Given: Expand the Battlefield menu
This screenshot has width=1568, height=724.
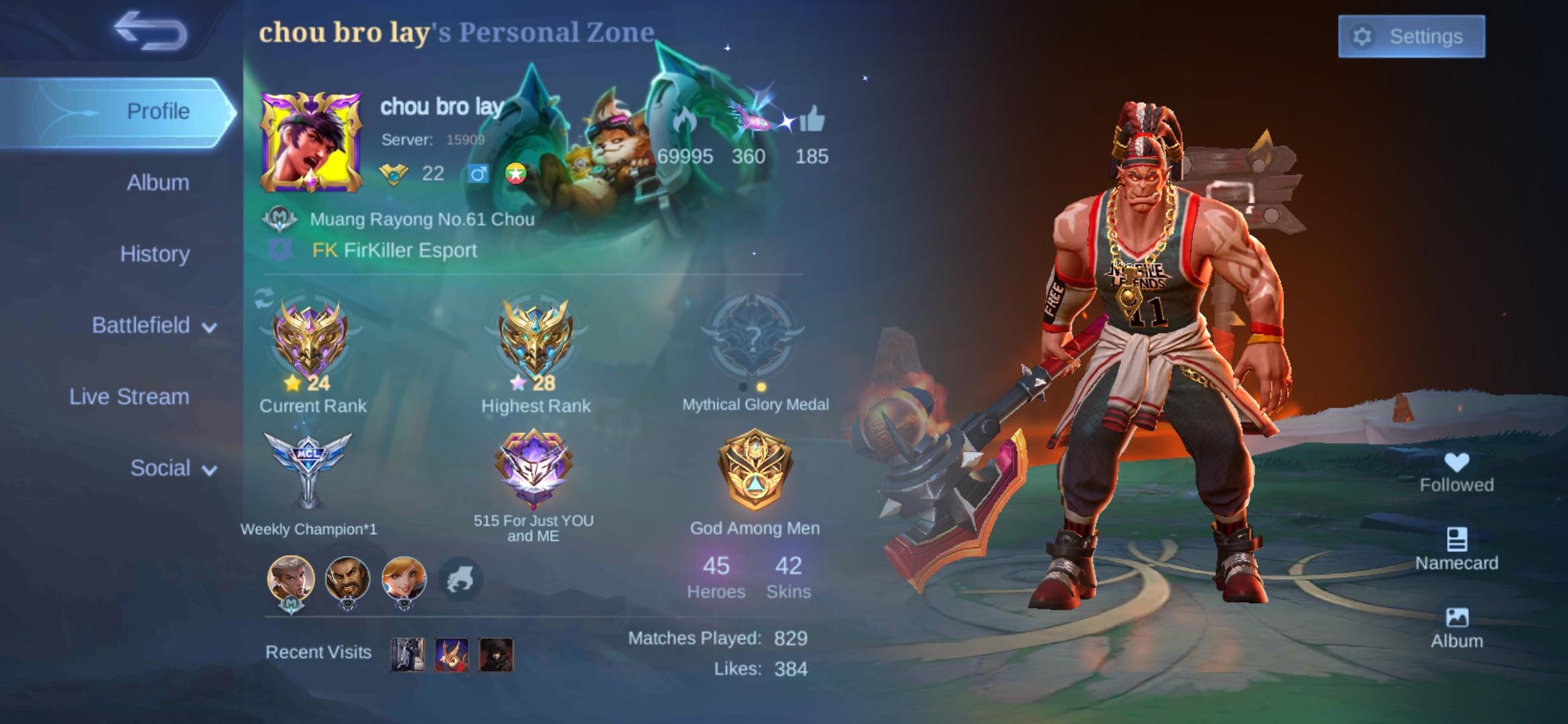Looking at the screenshot, I should pyautogui.click(x=154, y=326).
